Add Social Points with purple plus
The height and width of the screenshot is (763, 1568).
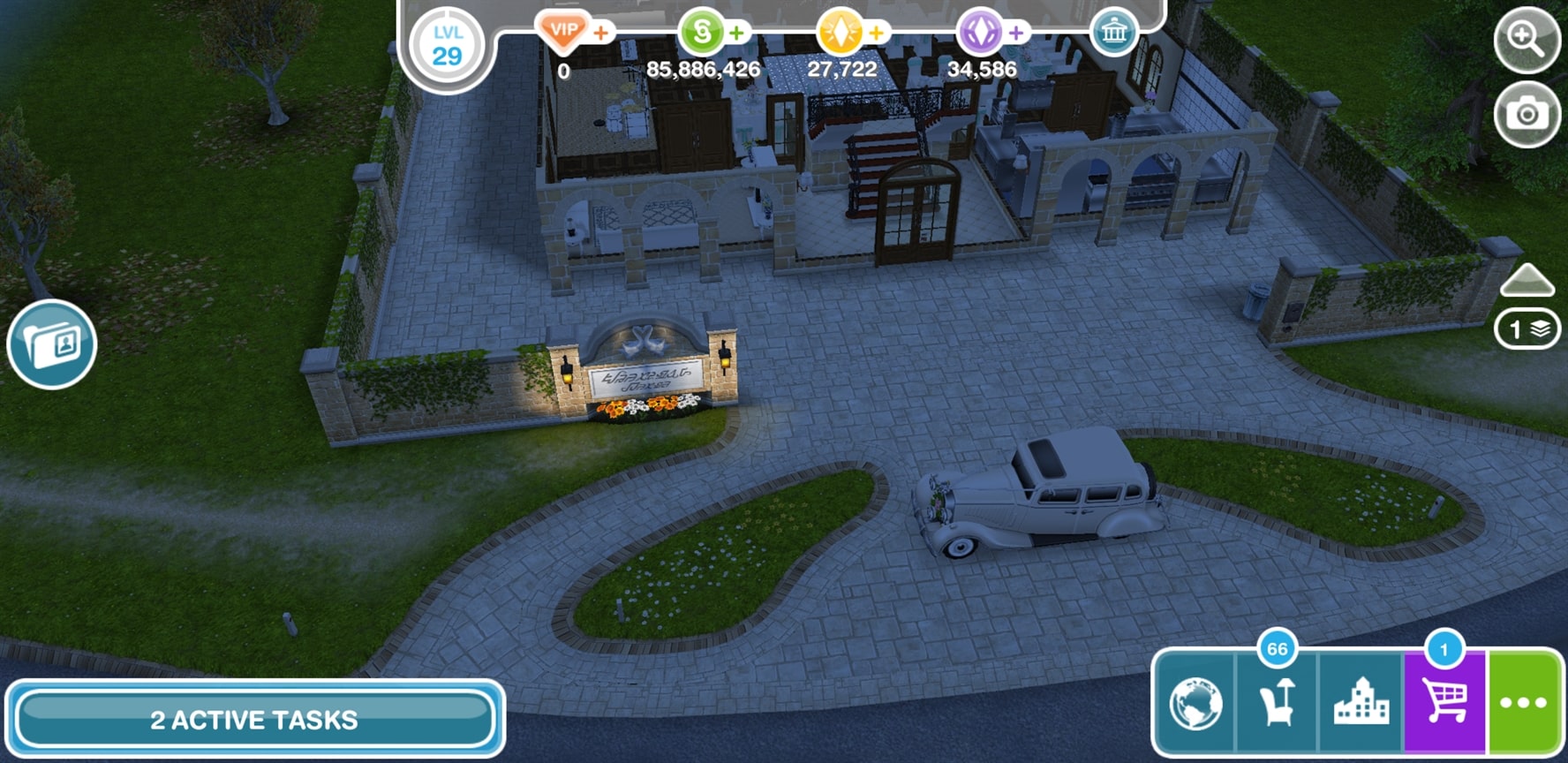click(x=1016, y=34)
